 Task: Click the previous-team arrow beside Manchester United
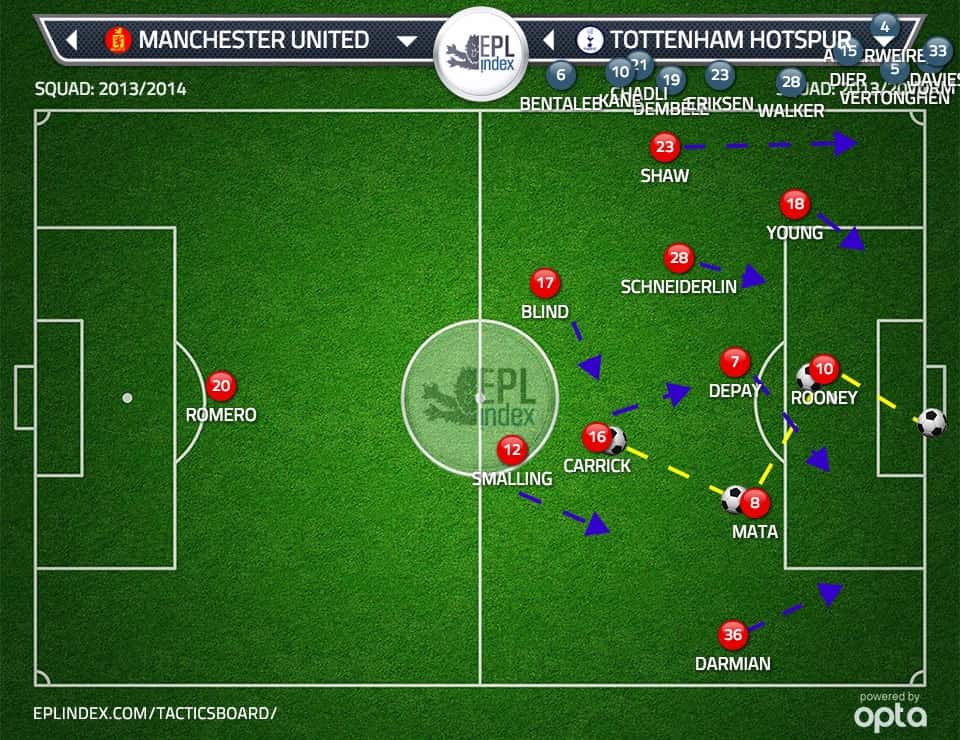pos(72,41)
